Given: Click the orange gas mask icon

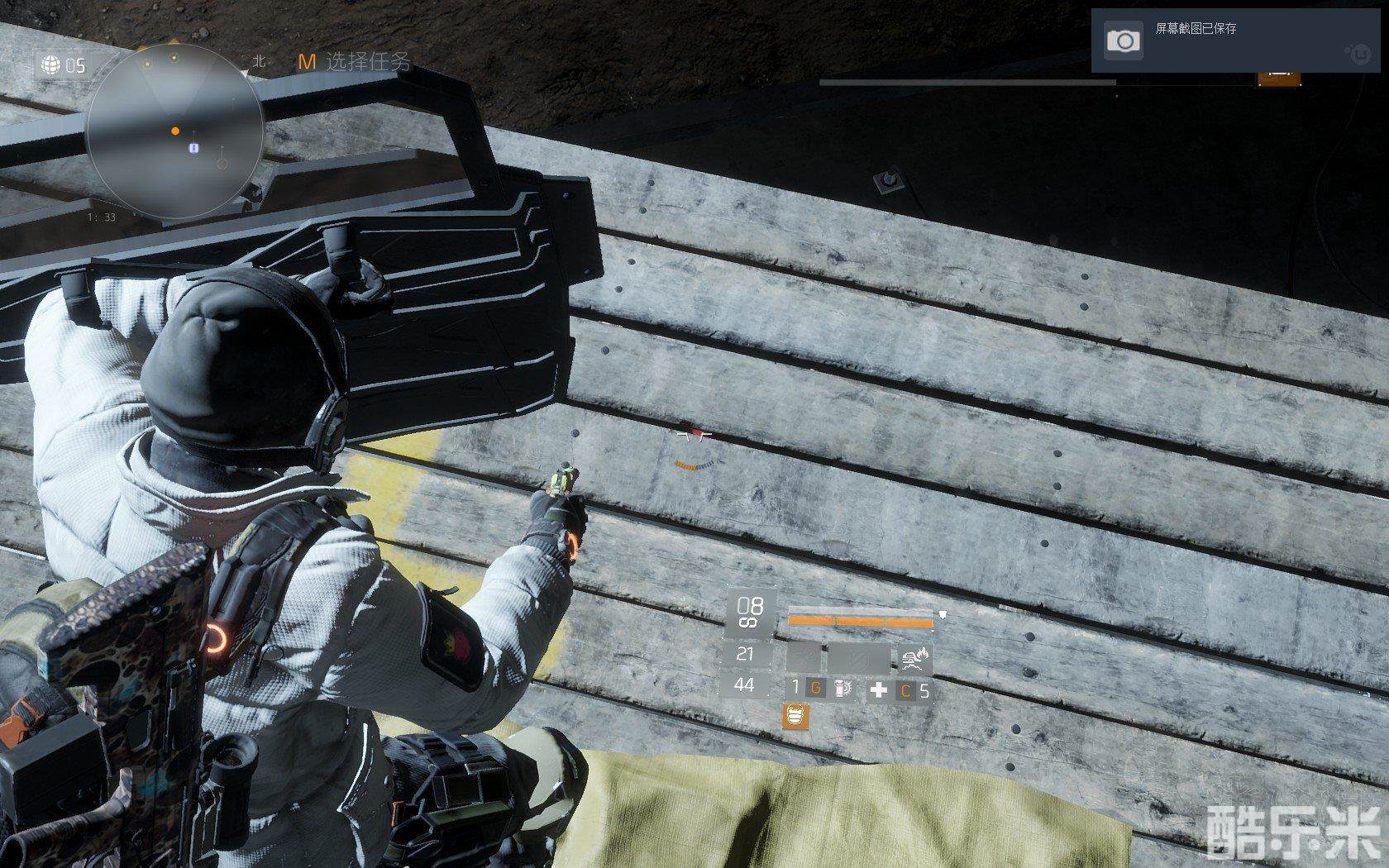Looking at the screenshot, I should pos(795,717).
